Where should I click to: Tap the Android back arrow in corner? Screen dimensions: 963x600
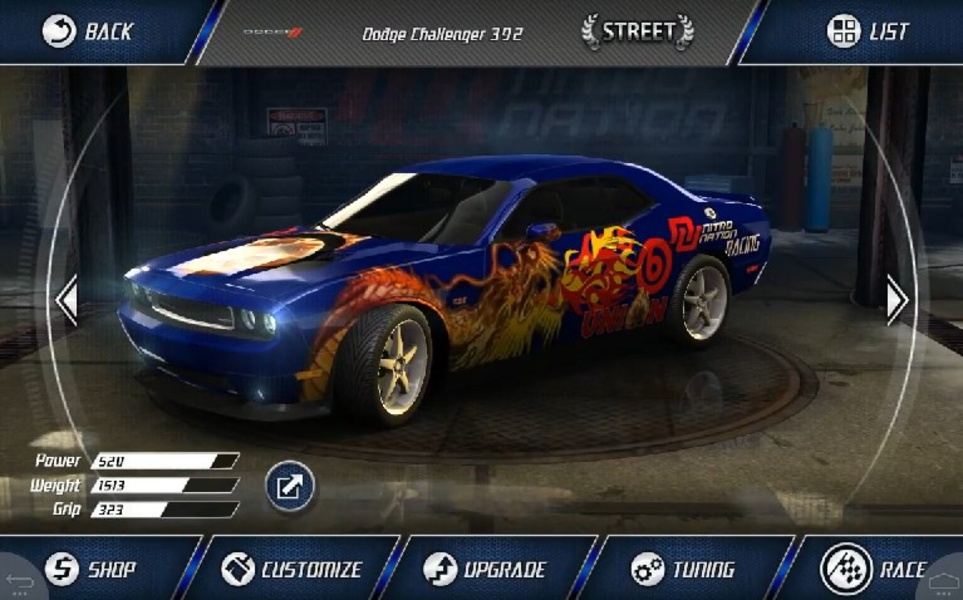coord(18,580)
